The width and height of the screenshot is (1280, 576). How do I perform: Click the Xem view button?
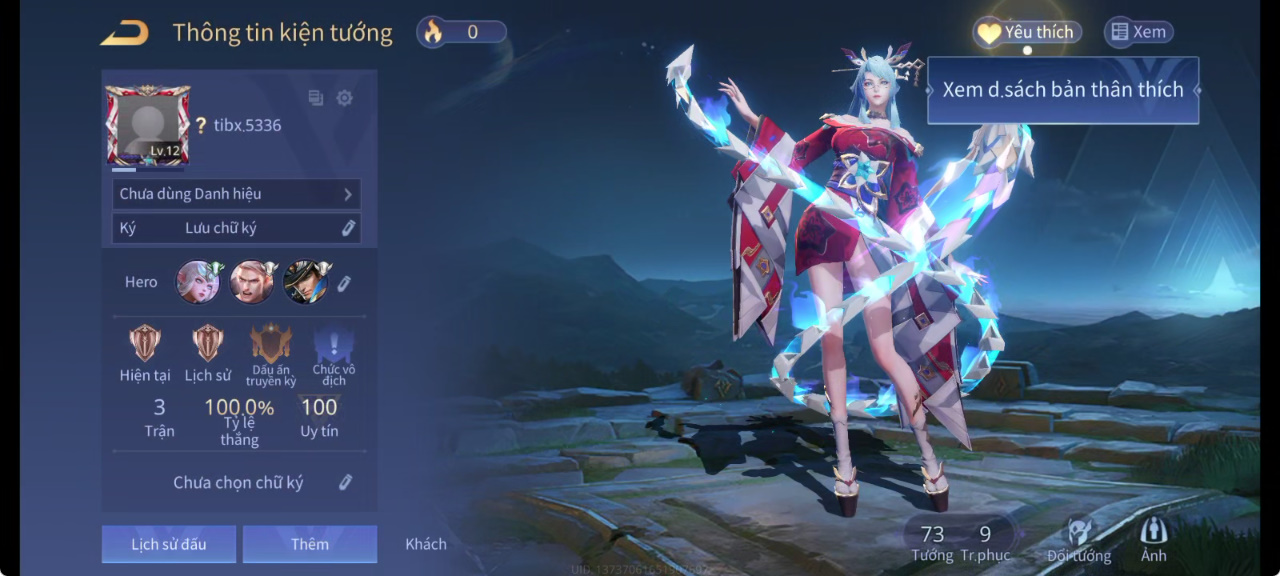(x=1138, y=32)
